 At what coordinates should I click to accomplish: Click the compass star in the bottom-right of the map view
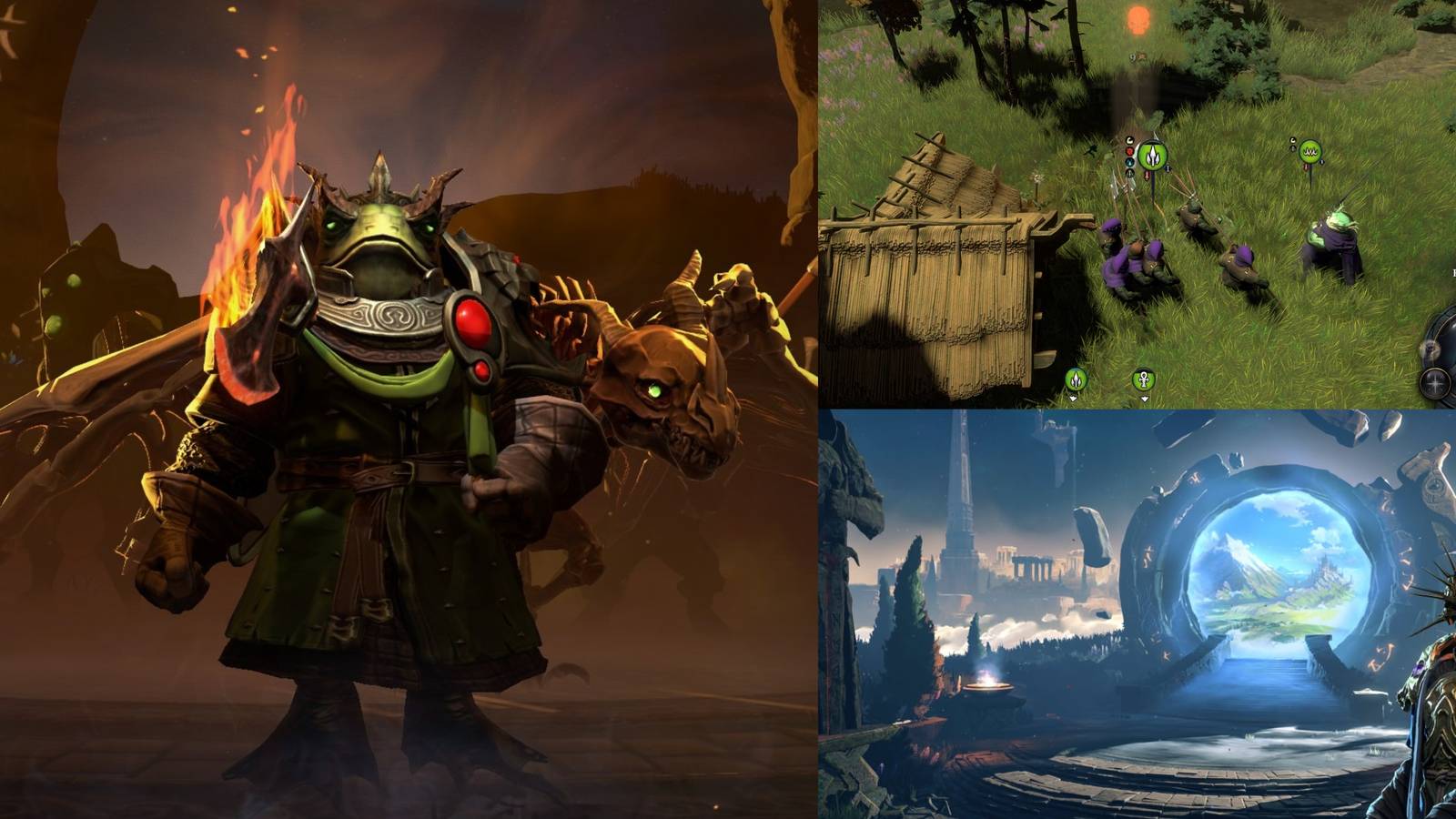[x=1435, y=384]
